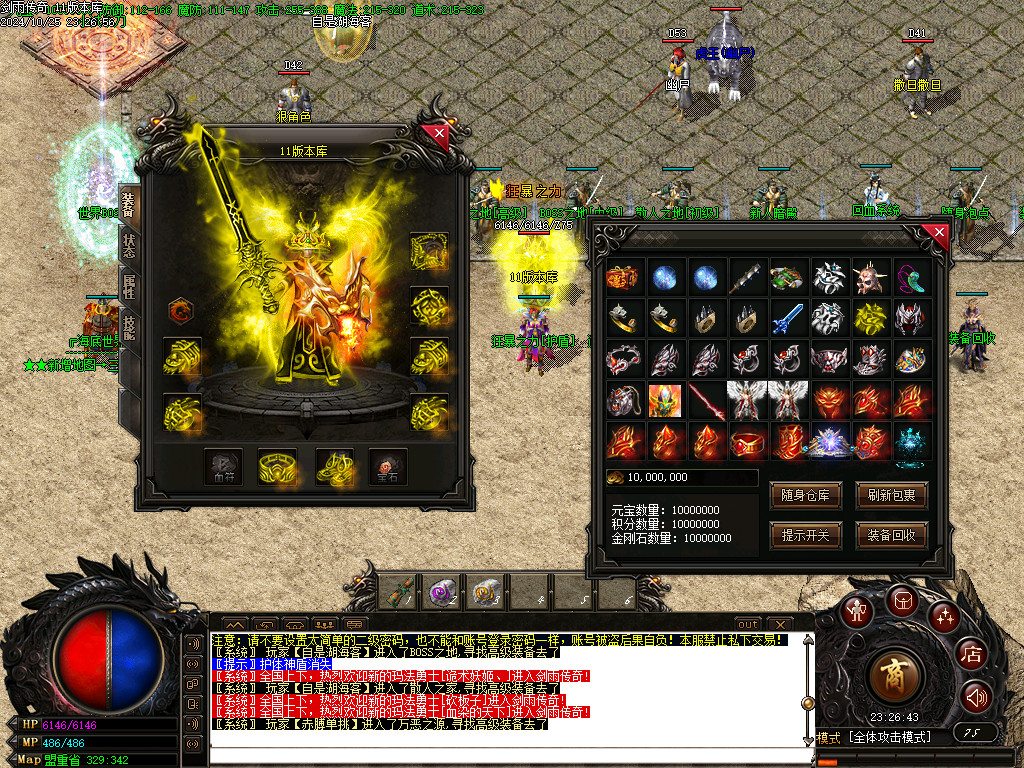Click the 血符 blood charm slot
This screenshot has width=1024, height=768.
[224, 466]
